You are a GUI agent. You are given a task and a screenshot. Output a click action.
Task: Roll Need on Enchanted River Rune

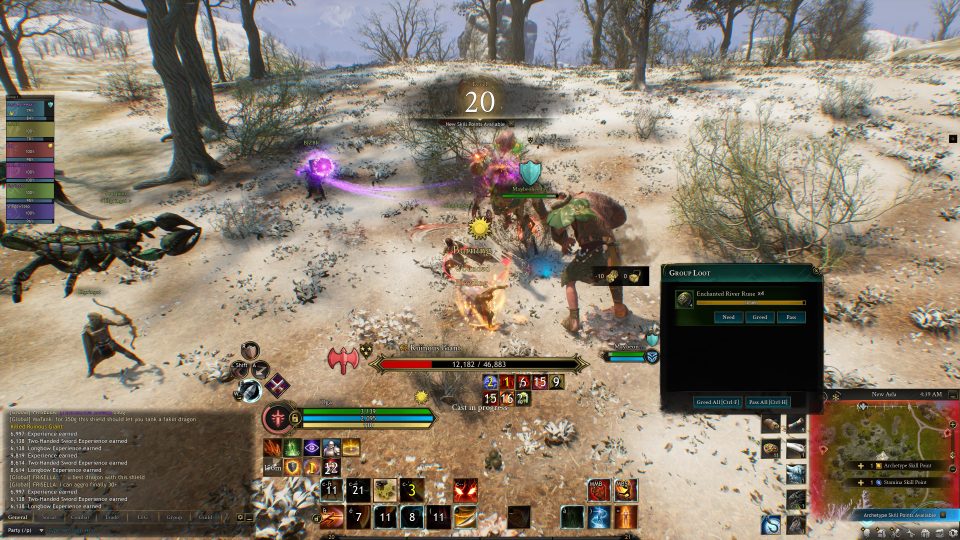pyautogui.click(x=728, y=317)
